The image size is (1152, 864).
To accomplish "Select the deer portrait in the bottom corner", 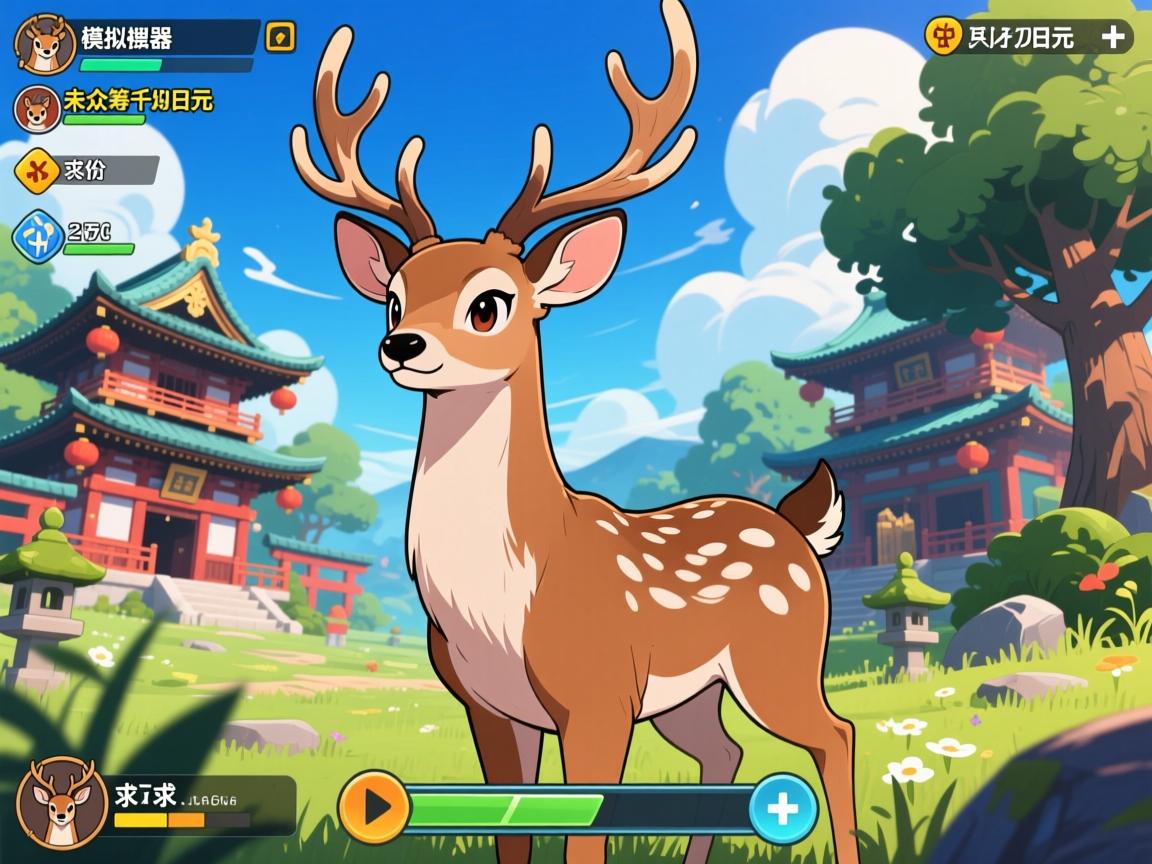I will click(x=62, y=803).
